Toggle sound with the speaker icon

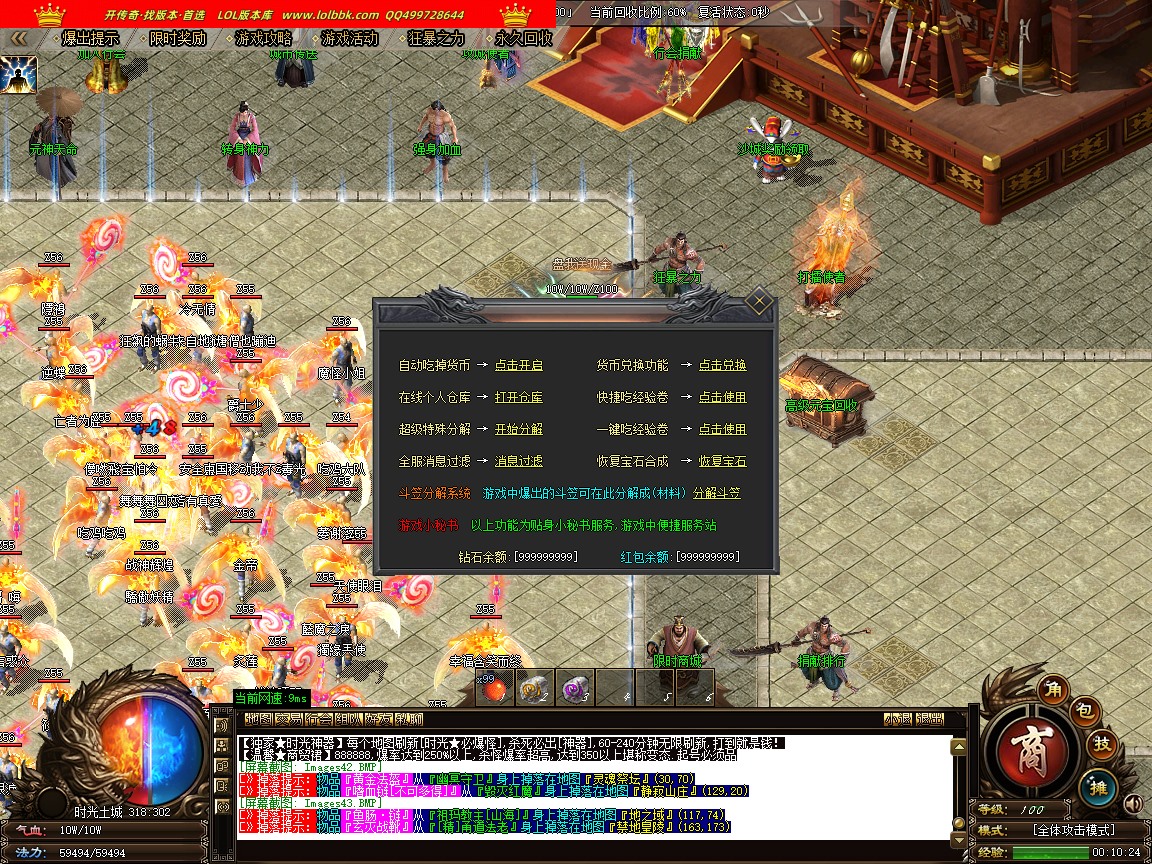pyautogui.click(x=1133, y=803)
